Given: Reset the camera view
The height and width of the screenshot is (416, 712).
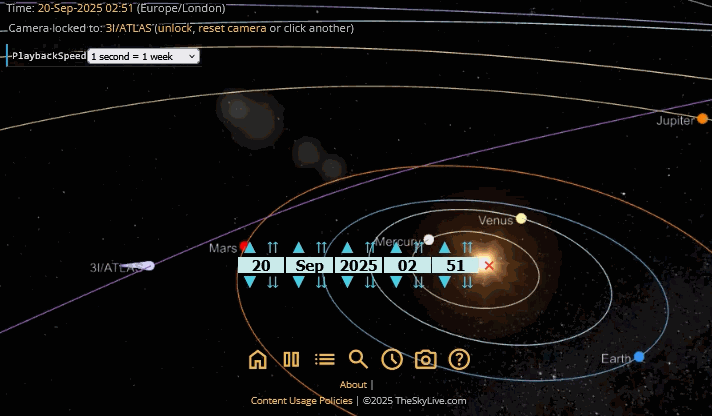Looking at the screenshot, I should pos(232,28).
